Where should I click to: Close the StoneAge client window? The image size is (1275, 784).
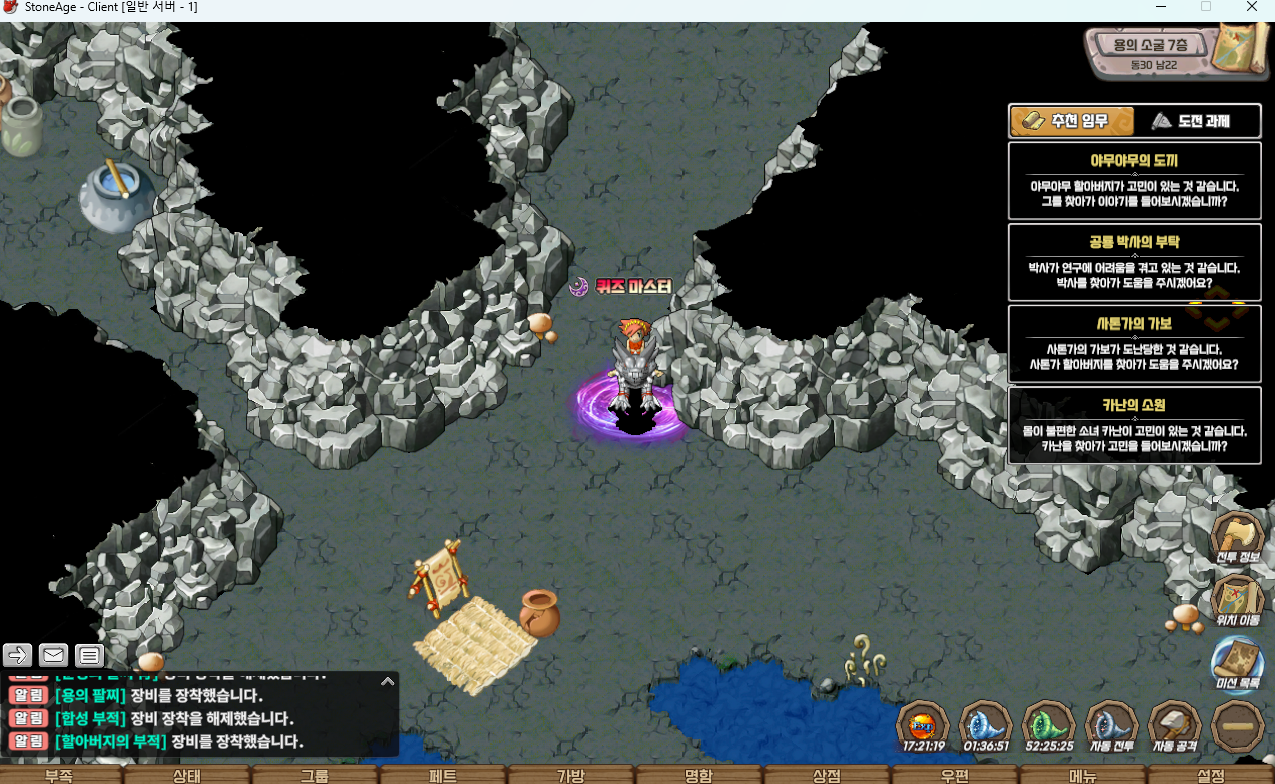[x=1251, y=7]
